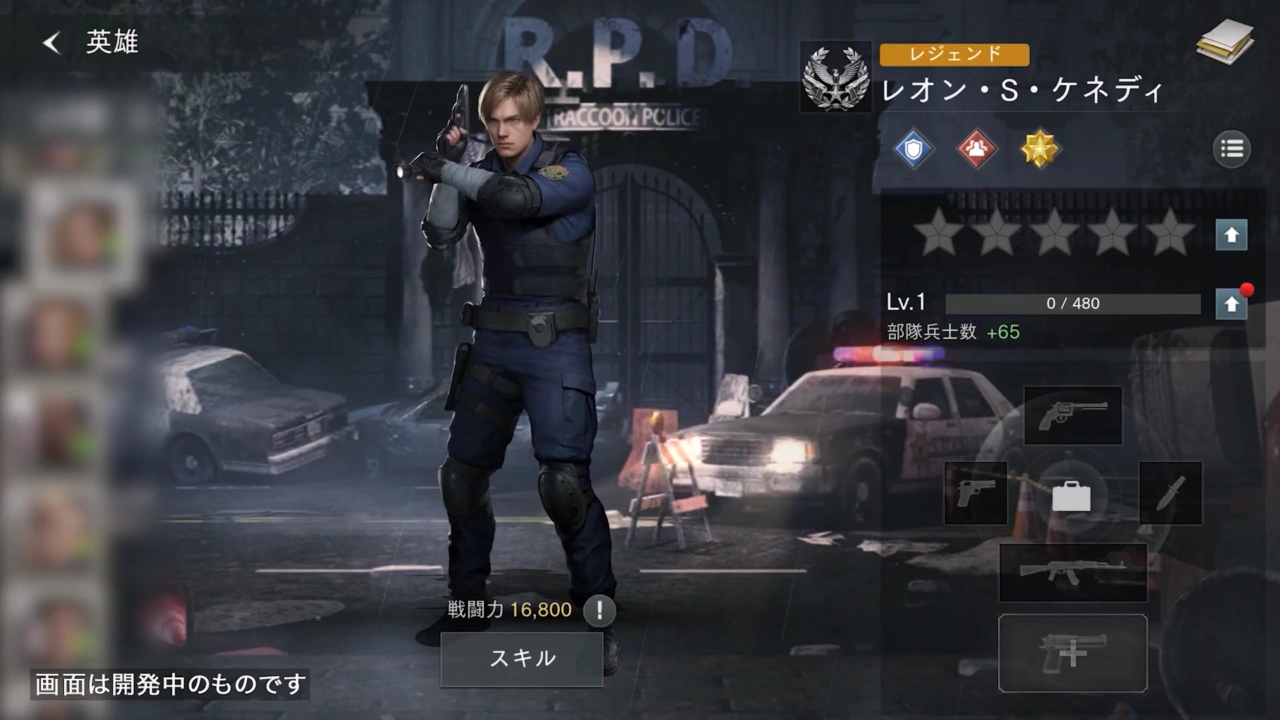Click the briefcase gear slot icon
Viewport: 1280px width, 720px height.
[x=1073, y=494]
